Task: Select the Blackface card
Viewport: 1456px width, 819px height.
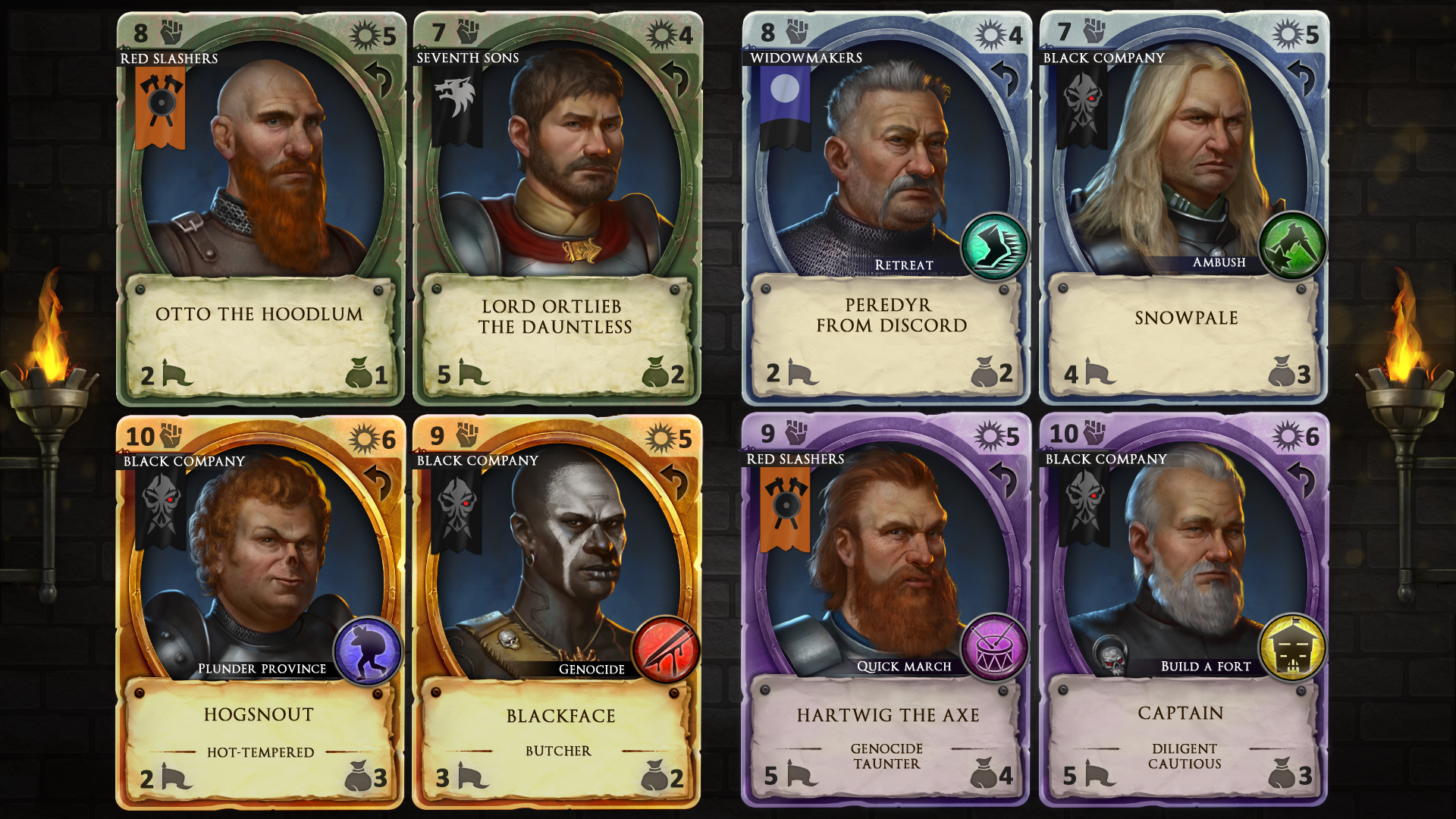Action: (x=556, y=610)
